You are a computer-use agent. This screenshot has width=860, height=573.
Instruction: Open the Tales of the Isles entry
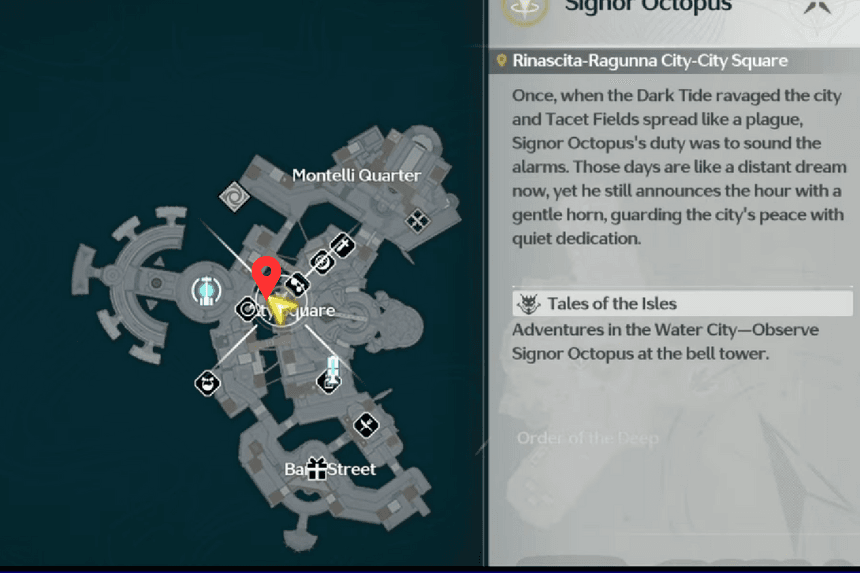[611, 304]
